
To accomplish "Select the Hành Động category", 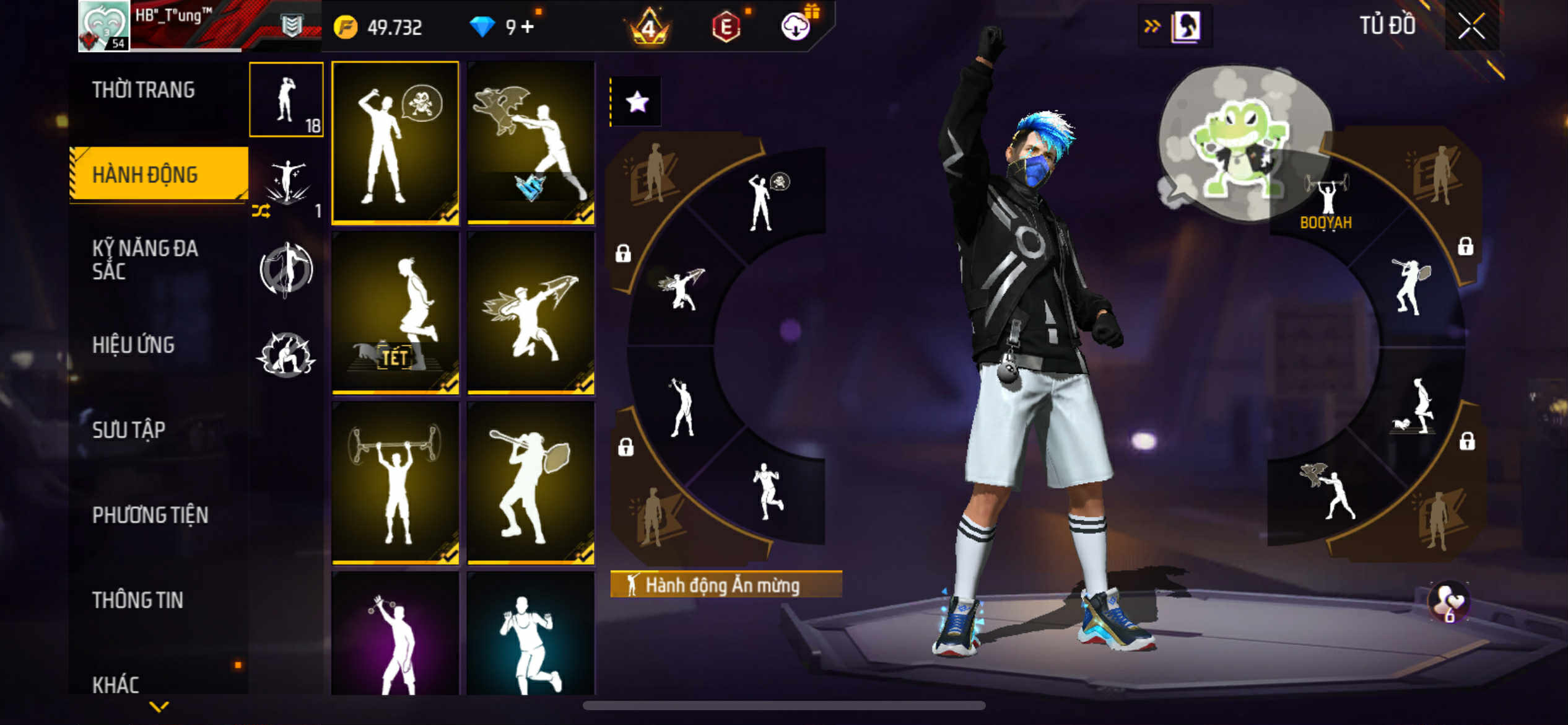I will coord(146,175).
